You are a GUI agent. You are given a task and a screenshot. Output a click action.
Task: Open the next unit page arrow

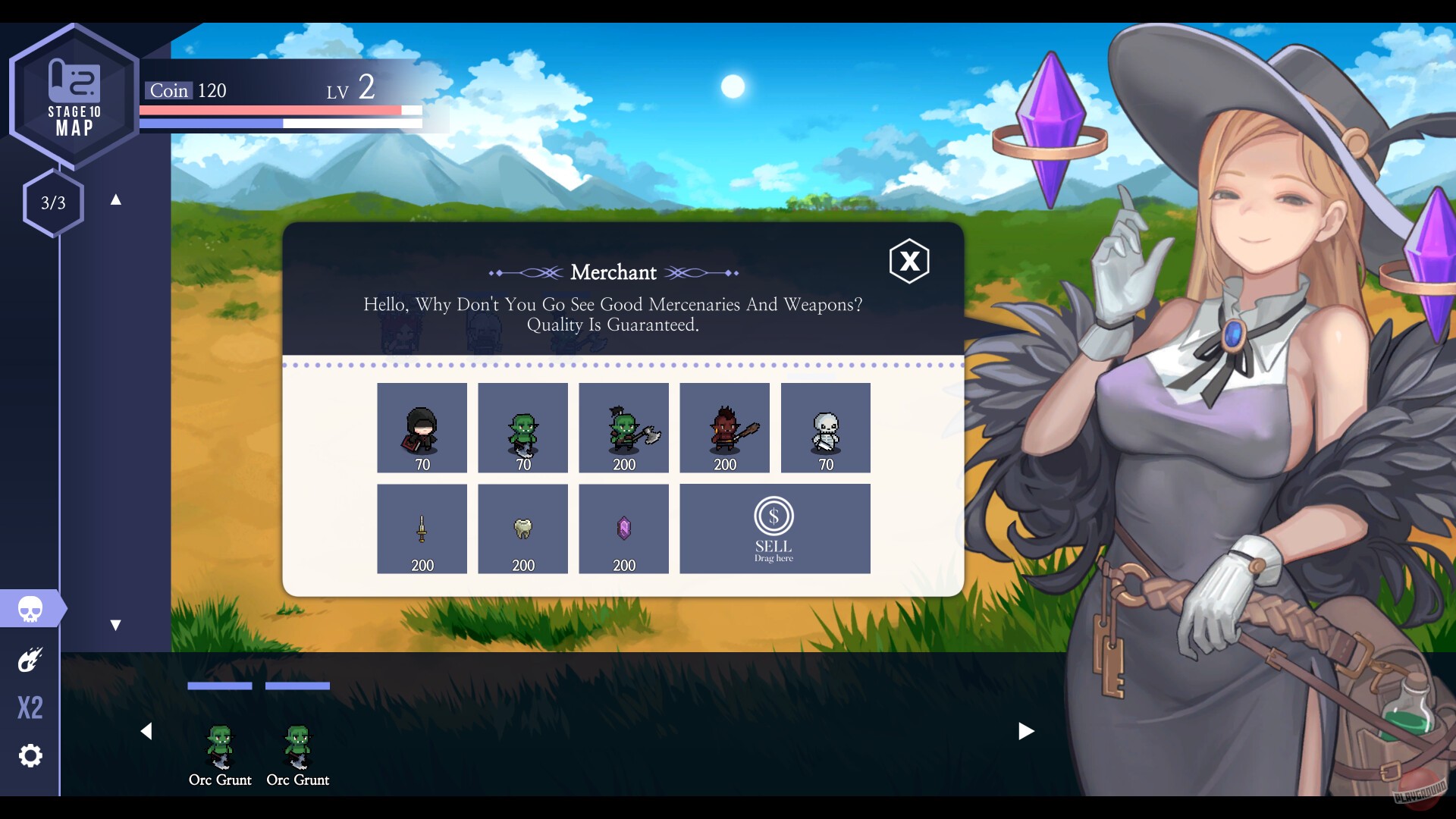coord(1028,731)
